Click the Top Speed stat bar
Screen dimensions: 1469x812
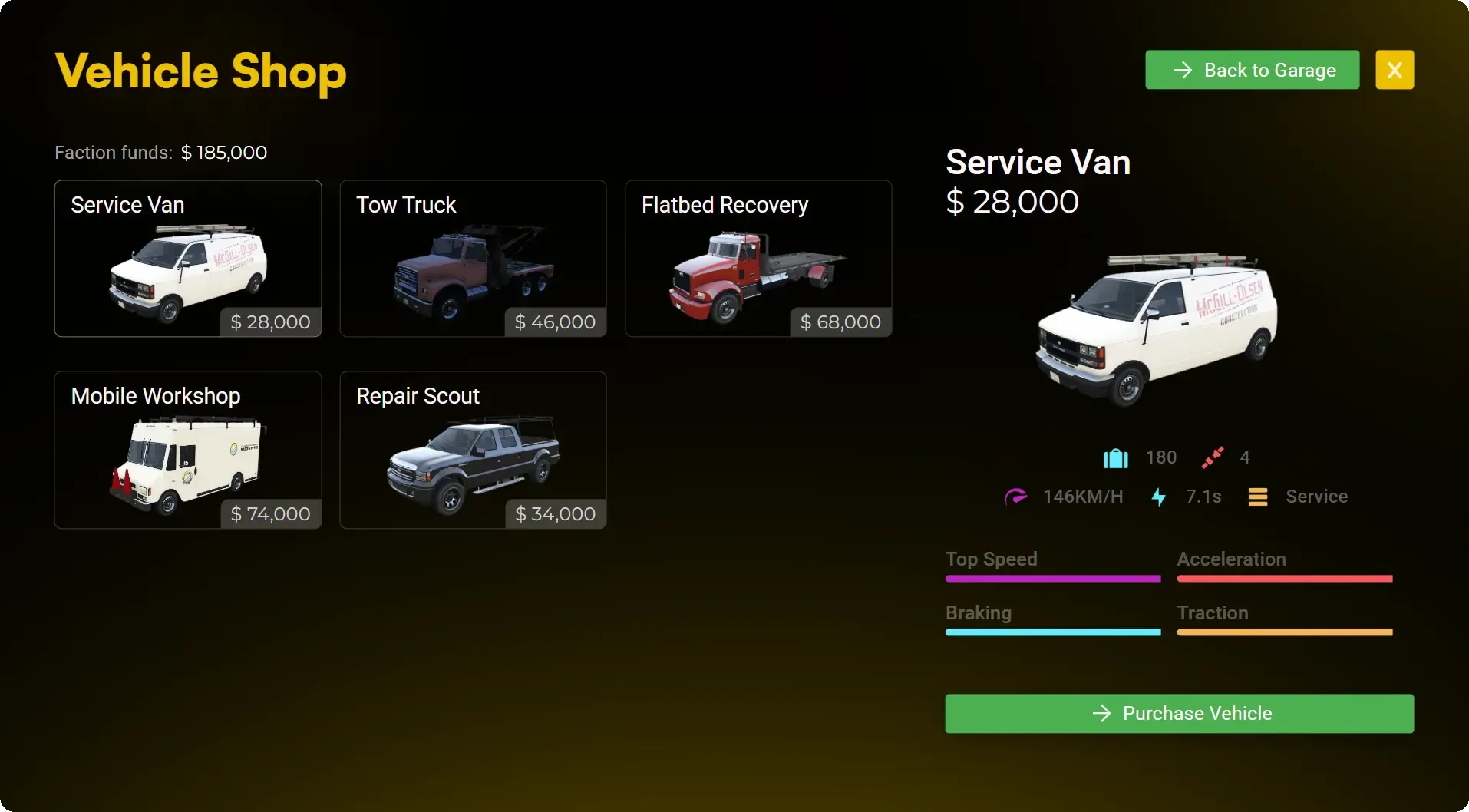[1052, 579]
